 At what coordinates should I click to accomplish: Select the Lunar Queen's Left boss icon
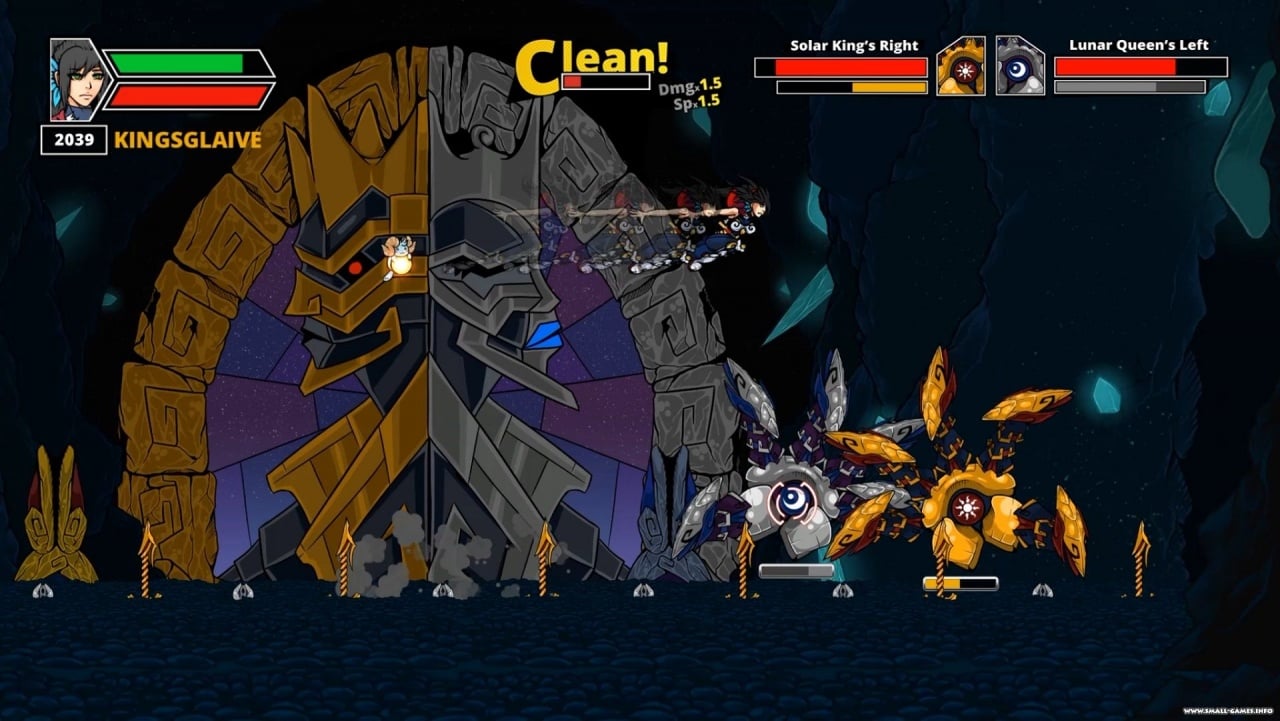coord(1020,67)
